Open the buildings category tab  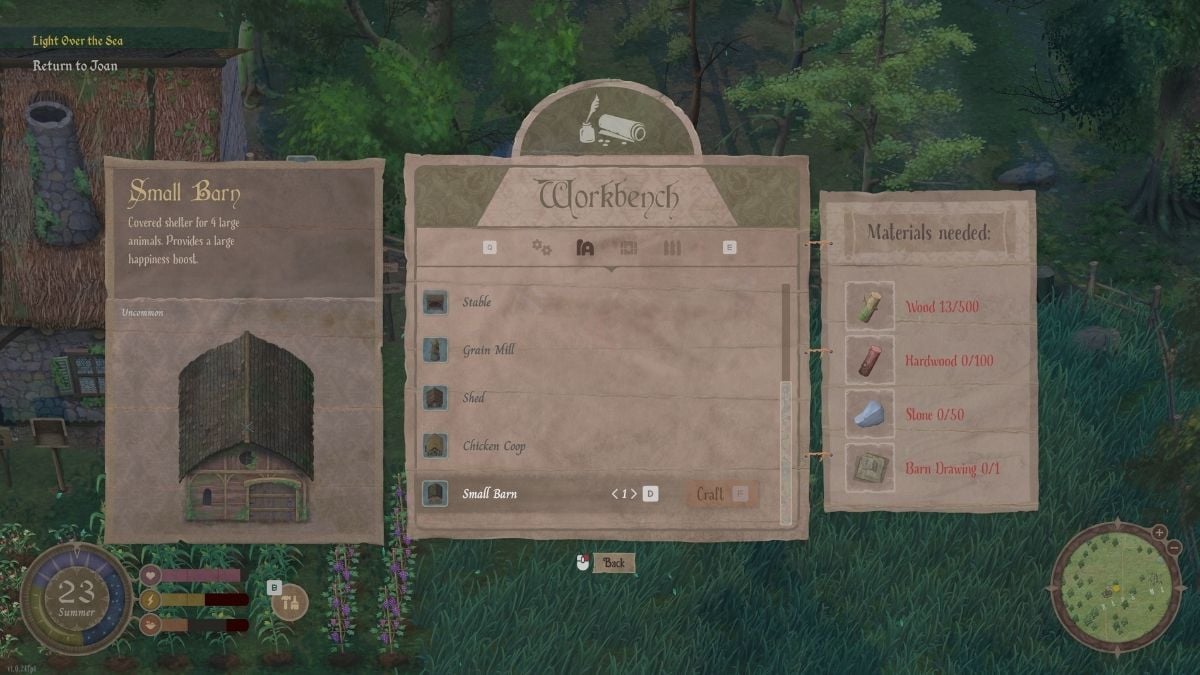(586, 248)
